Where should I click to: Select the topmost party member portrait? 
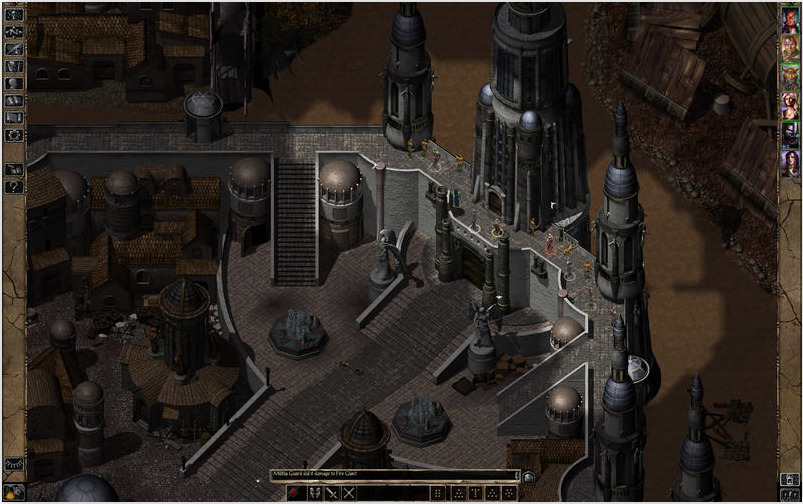790,22
